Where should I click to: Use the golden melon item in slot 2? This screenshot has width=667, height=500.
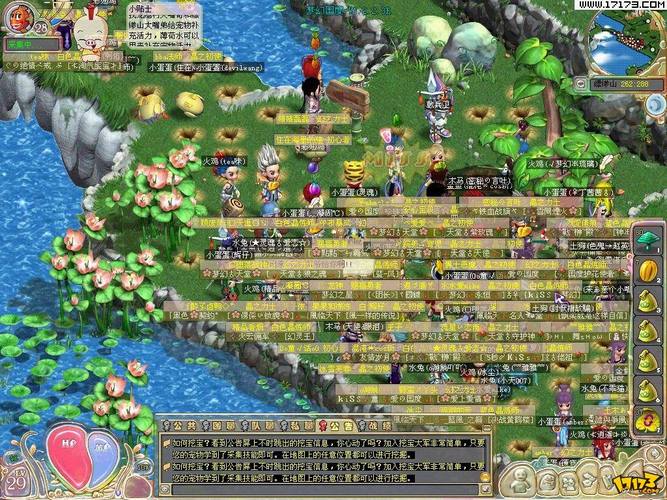(x=645, y=268)
